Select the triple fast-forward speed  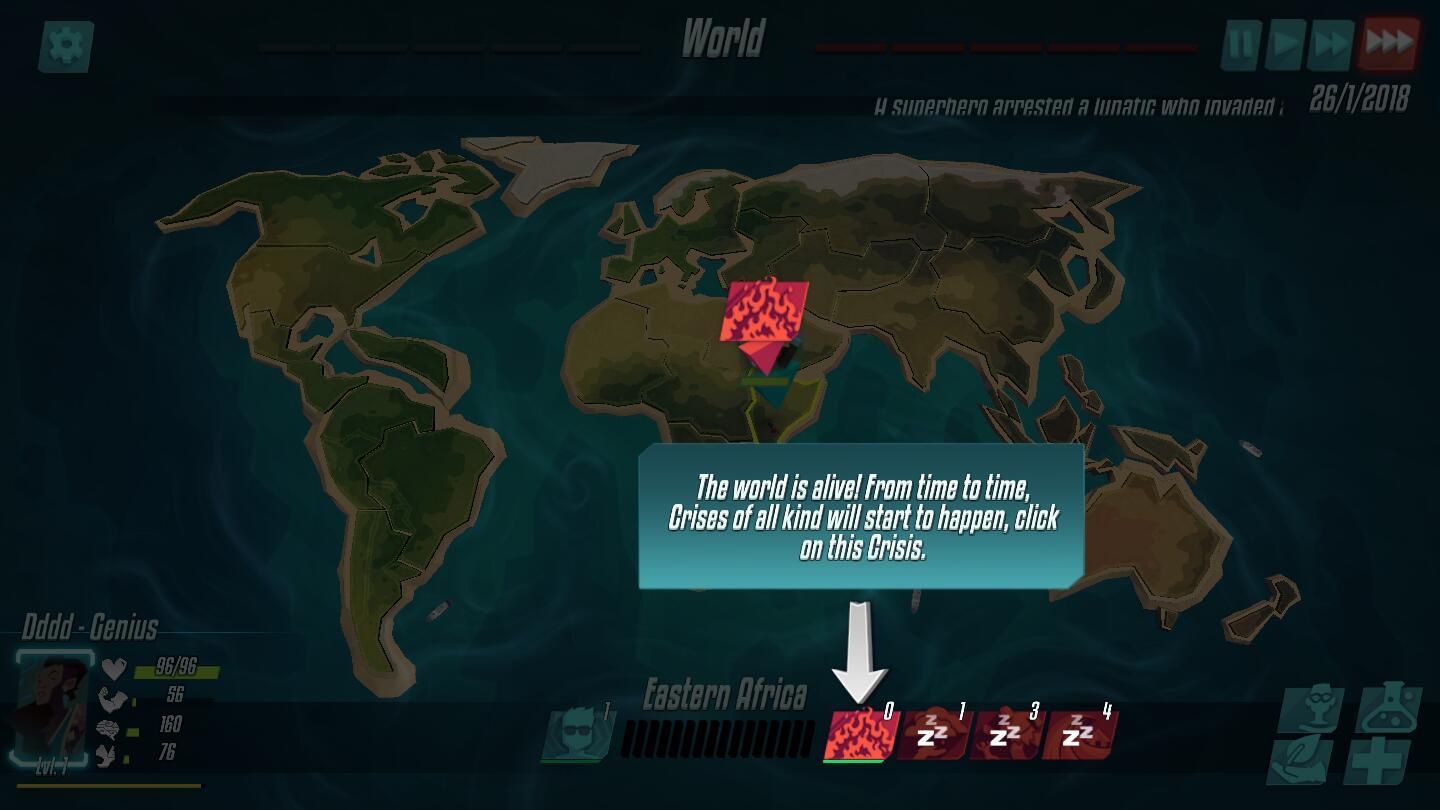tap(1389, 43)
